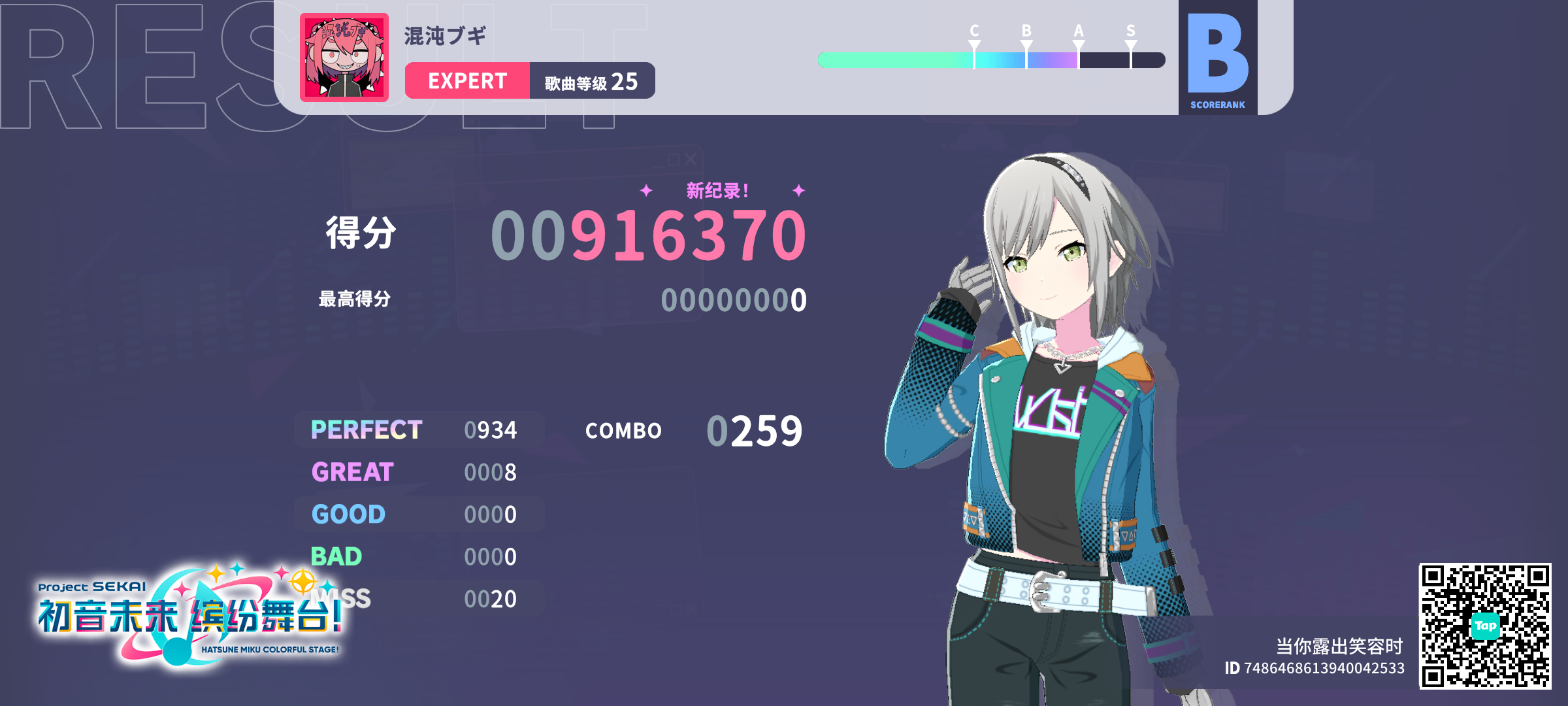
Task: Toggle the EXPERT difficulty badge
Action: click(466, 80)
